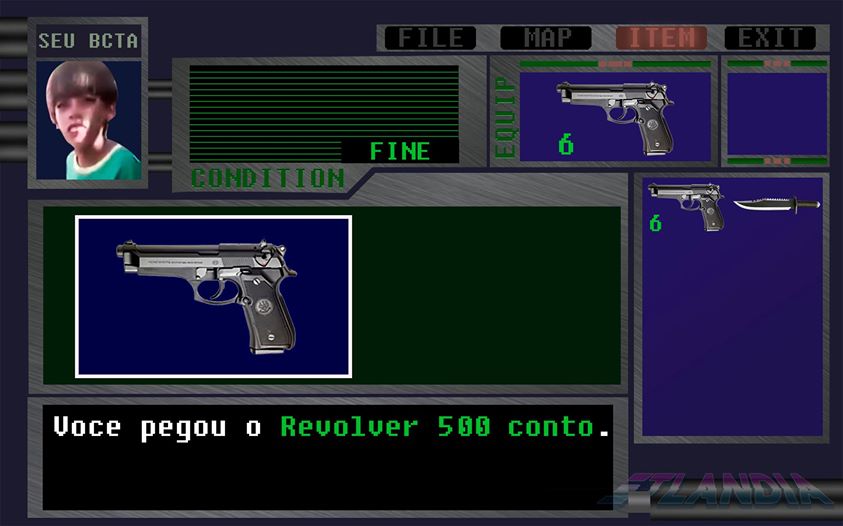Select the combat knife in inventory

[x=776, y=204]
